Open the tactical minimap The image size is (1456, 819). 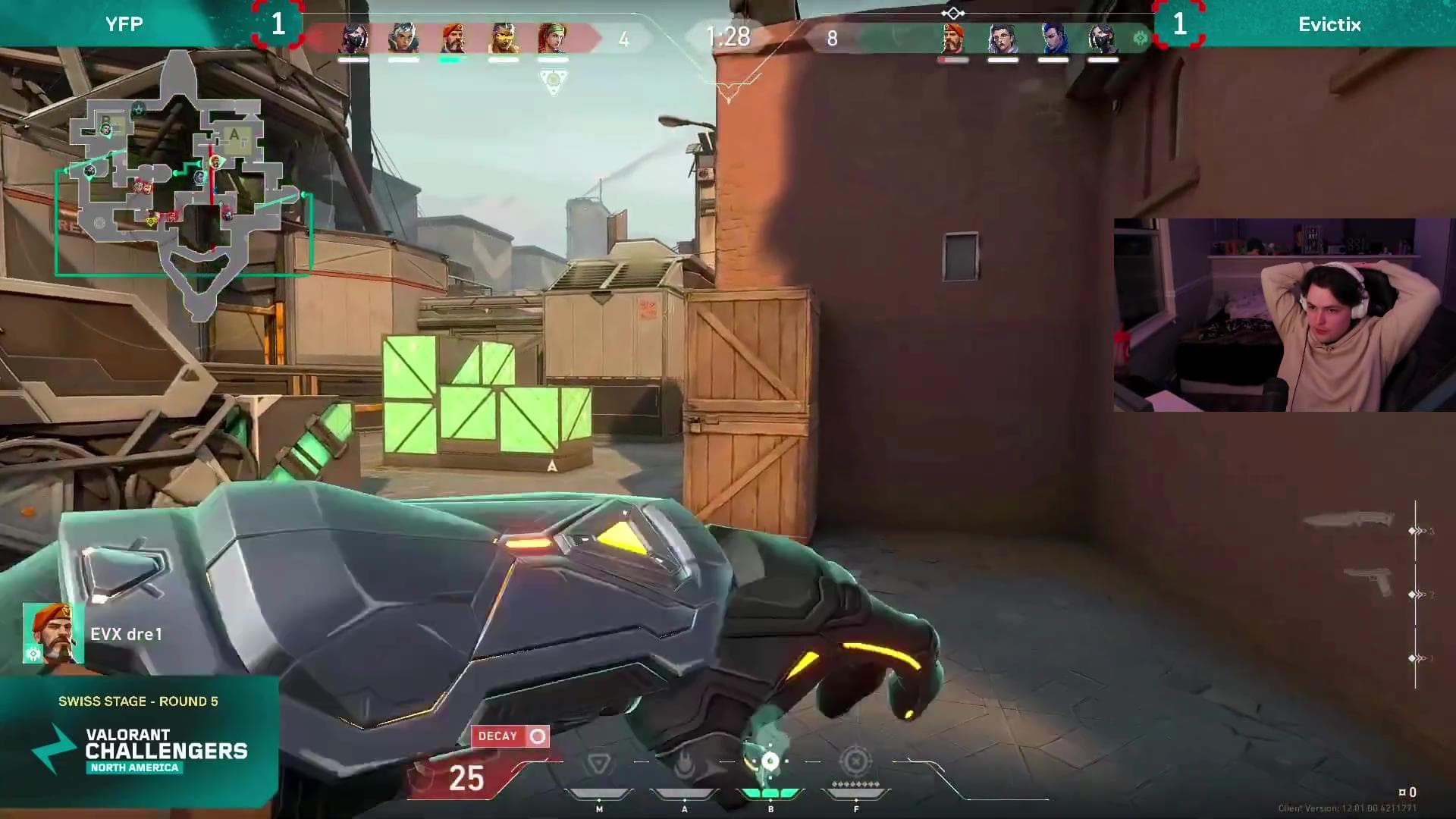[x=182, y=186]
